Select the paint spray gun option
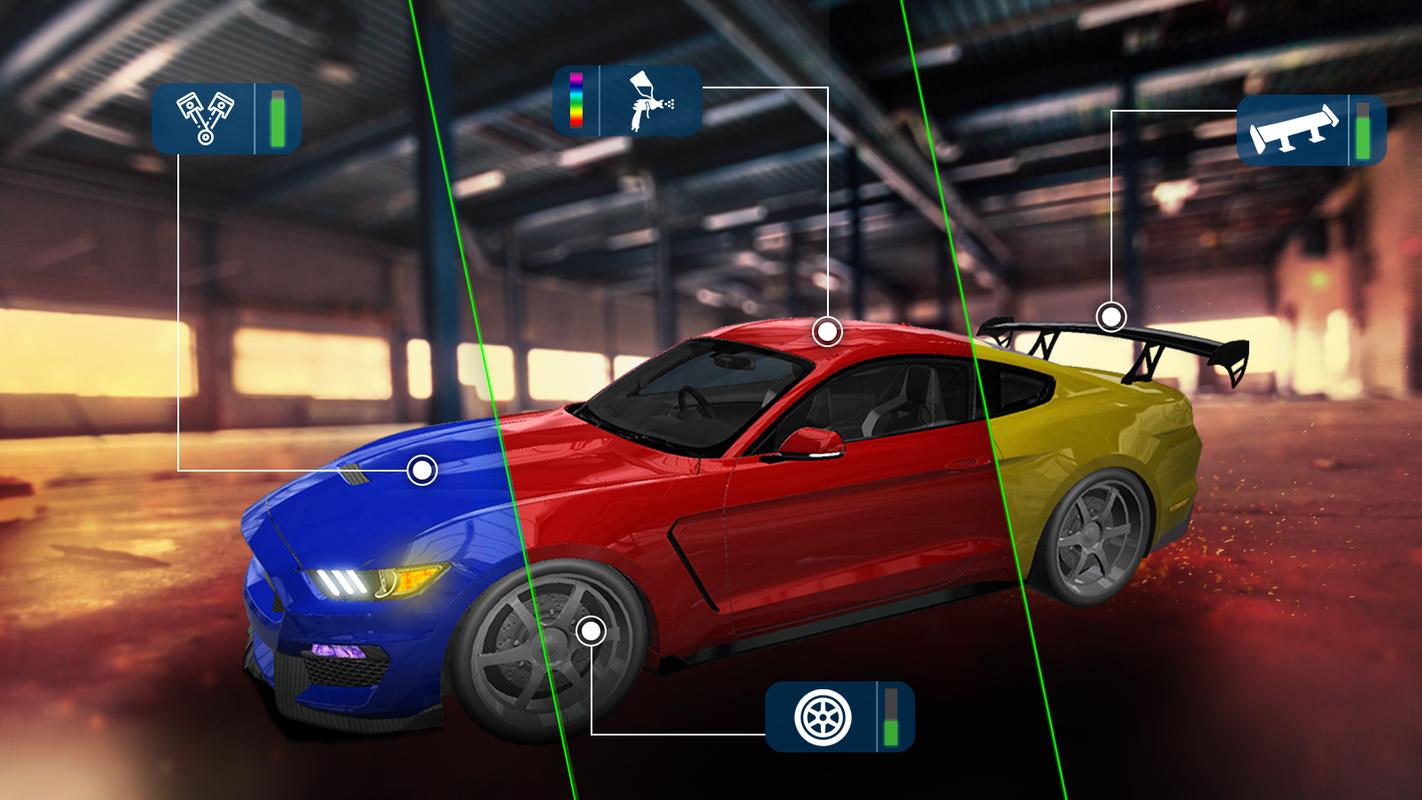Screen dimensions: 1422x800 coord(648,101)
